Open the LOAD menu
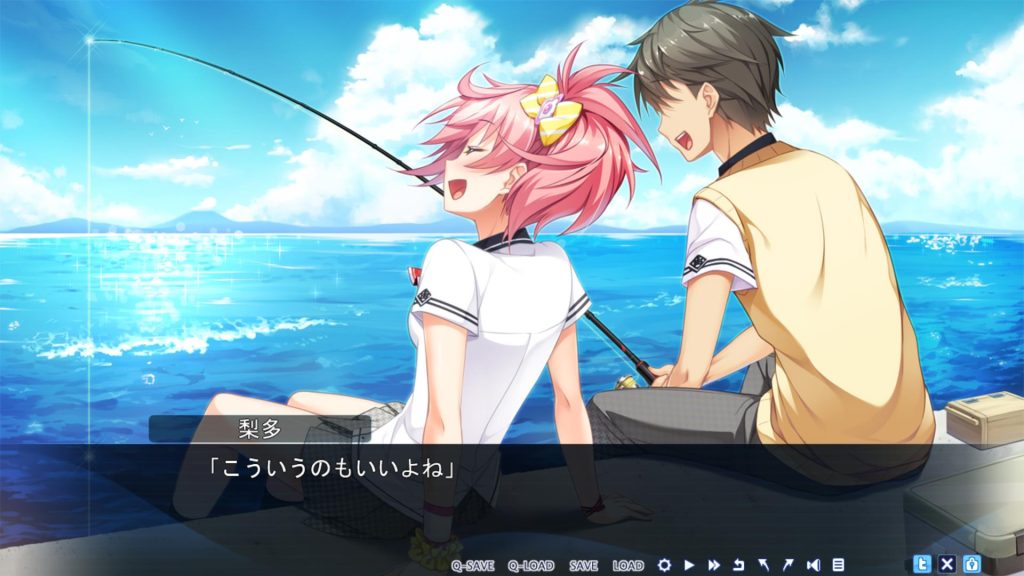 click(x=628, y=565)
